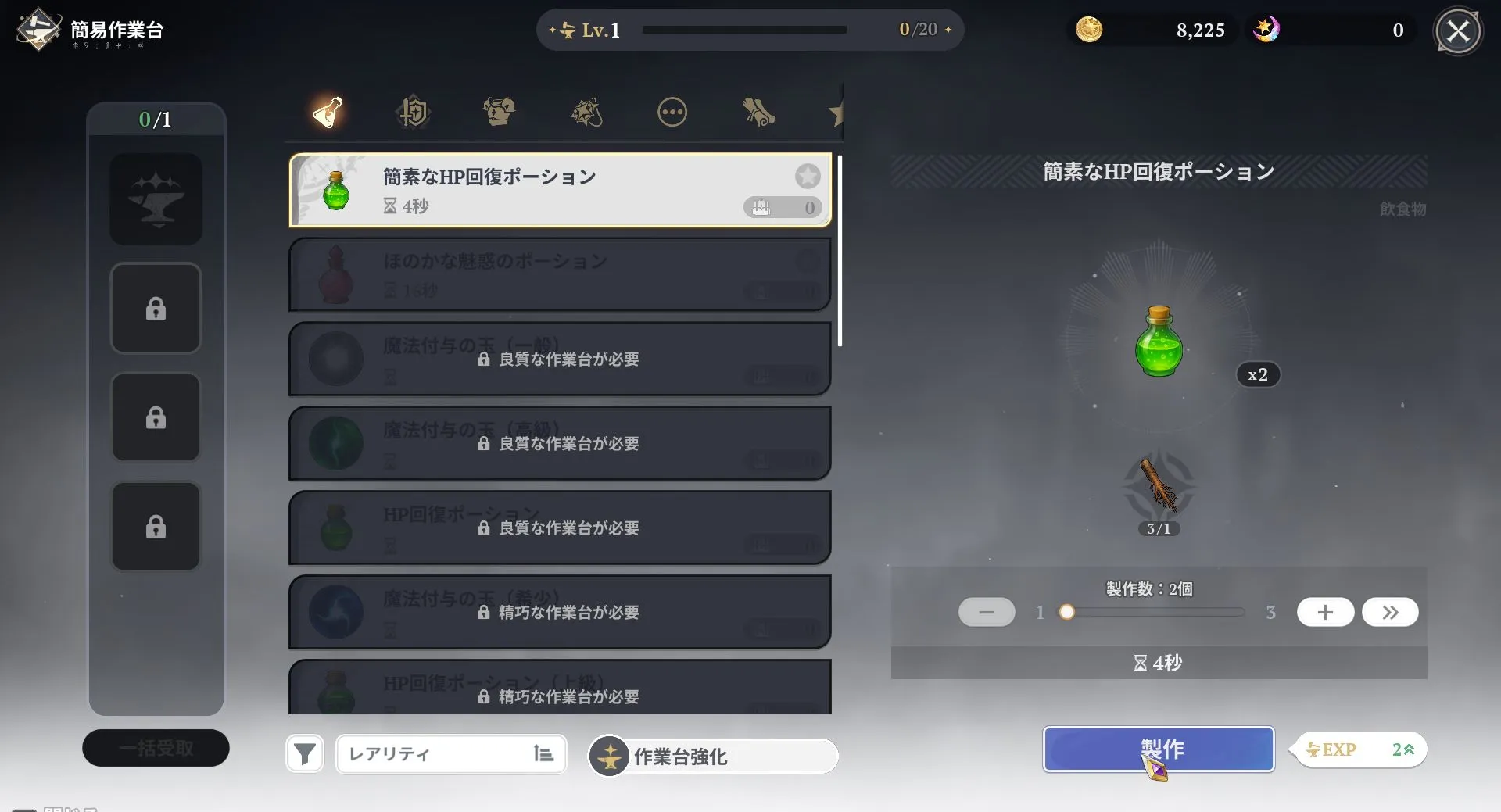Click the filter funnel icon

[x=305, y=753]
